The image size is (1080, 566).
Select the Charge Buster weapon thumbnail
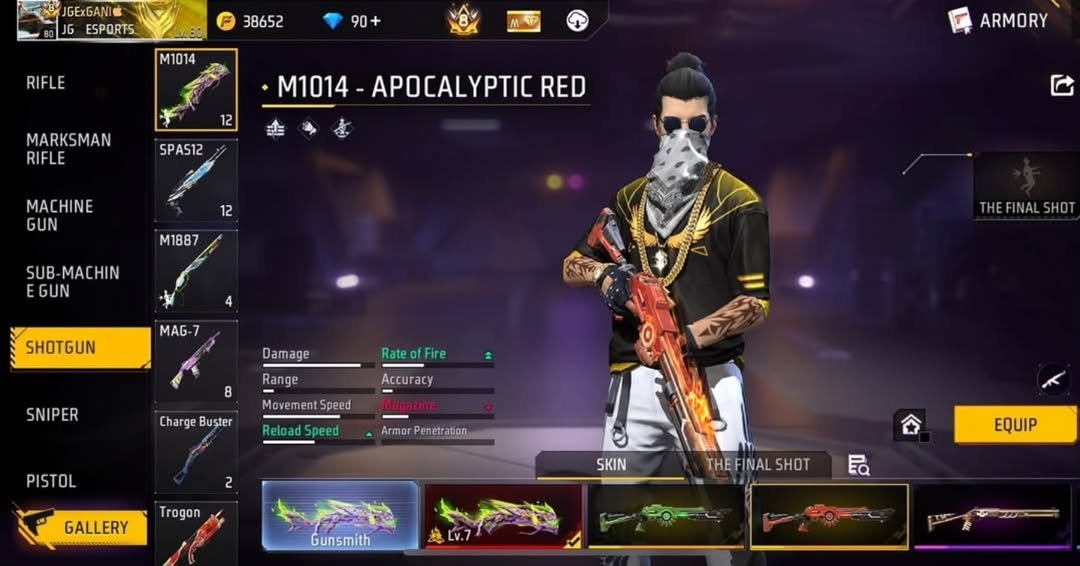click(196, 452)
